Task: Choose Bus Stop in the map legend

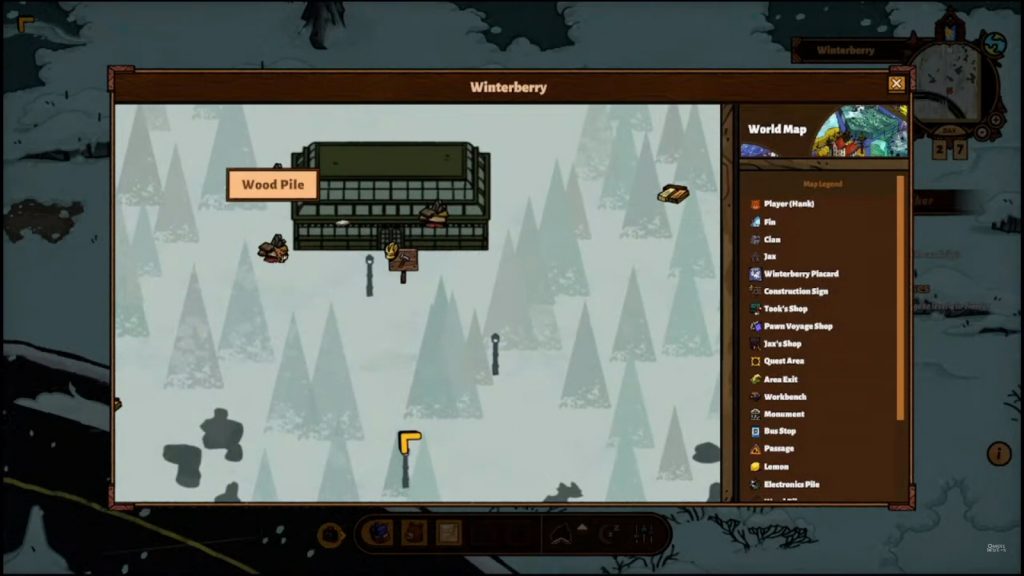Action: [779, 431]
